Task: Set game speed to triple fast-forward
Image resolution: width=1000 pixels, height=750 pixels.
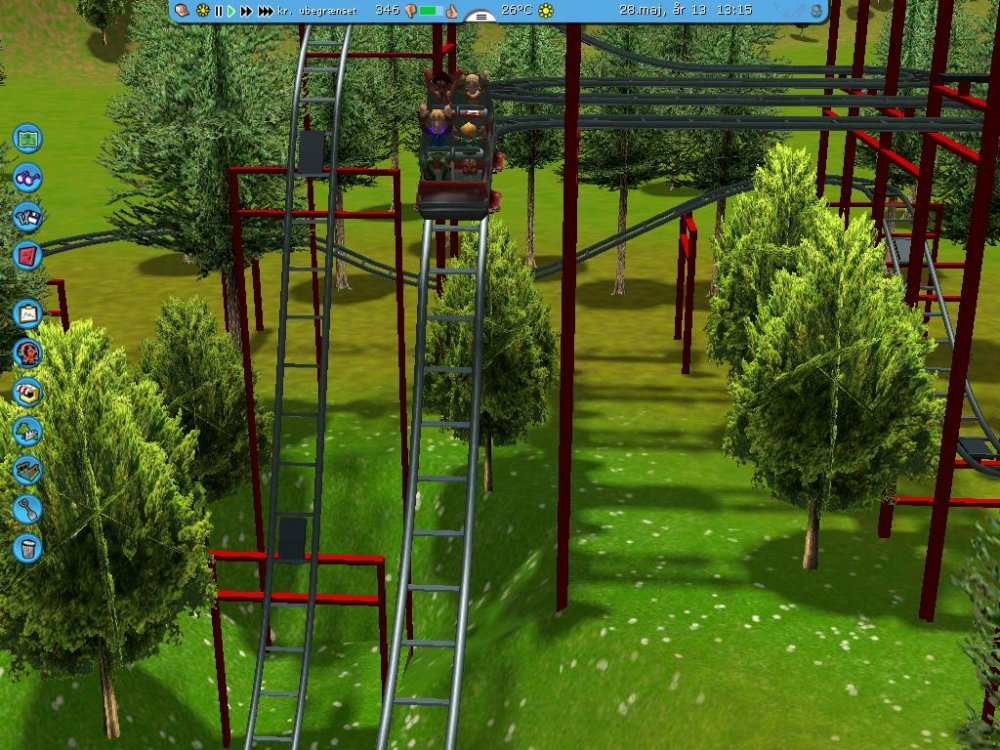Action: point(265,11)
